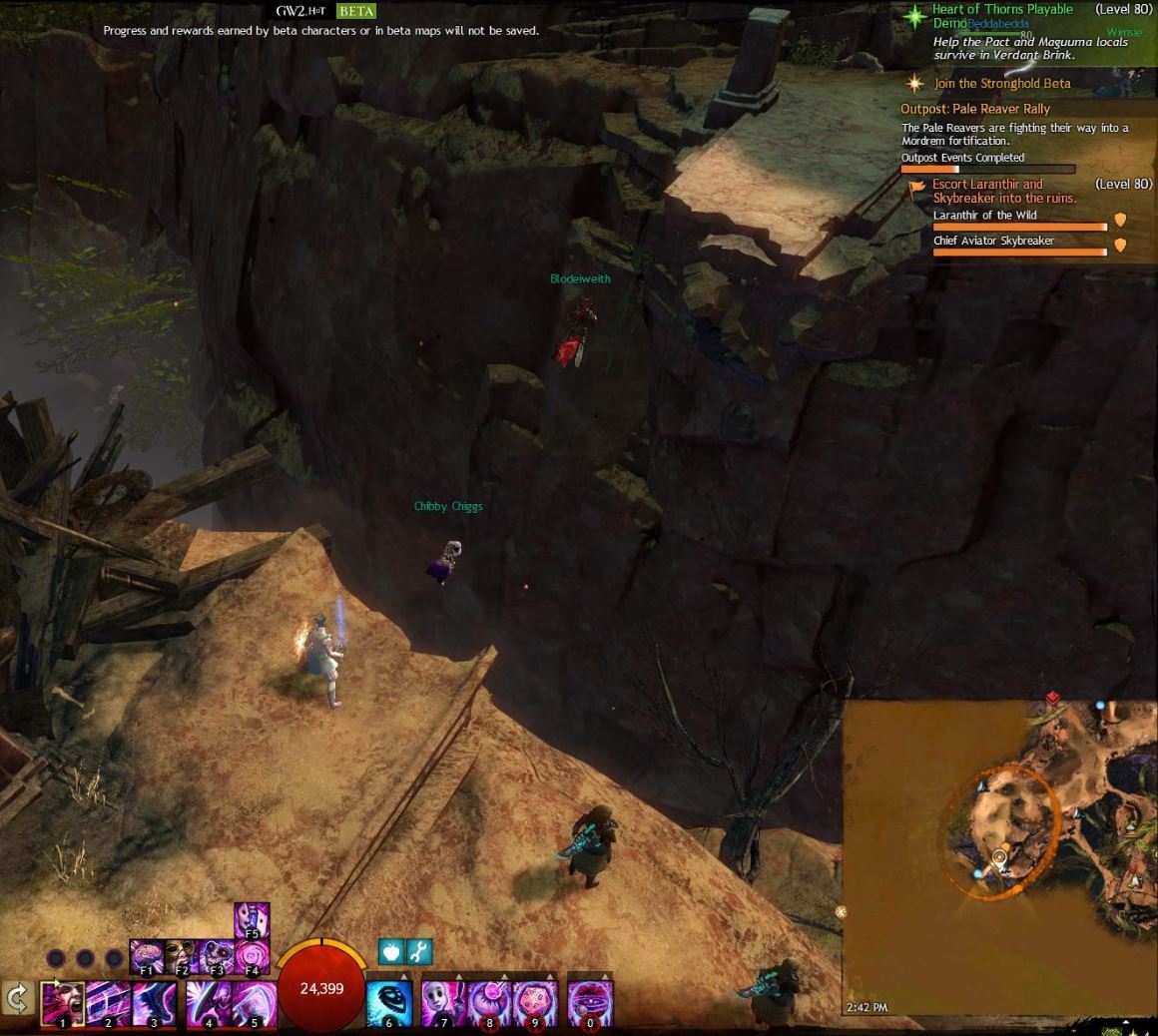Activate weapon skill 4 on the hotbar
The image size is (1158, 1036).
pos(209,1003)
